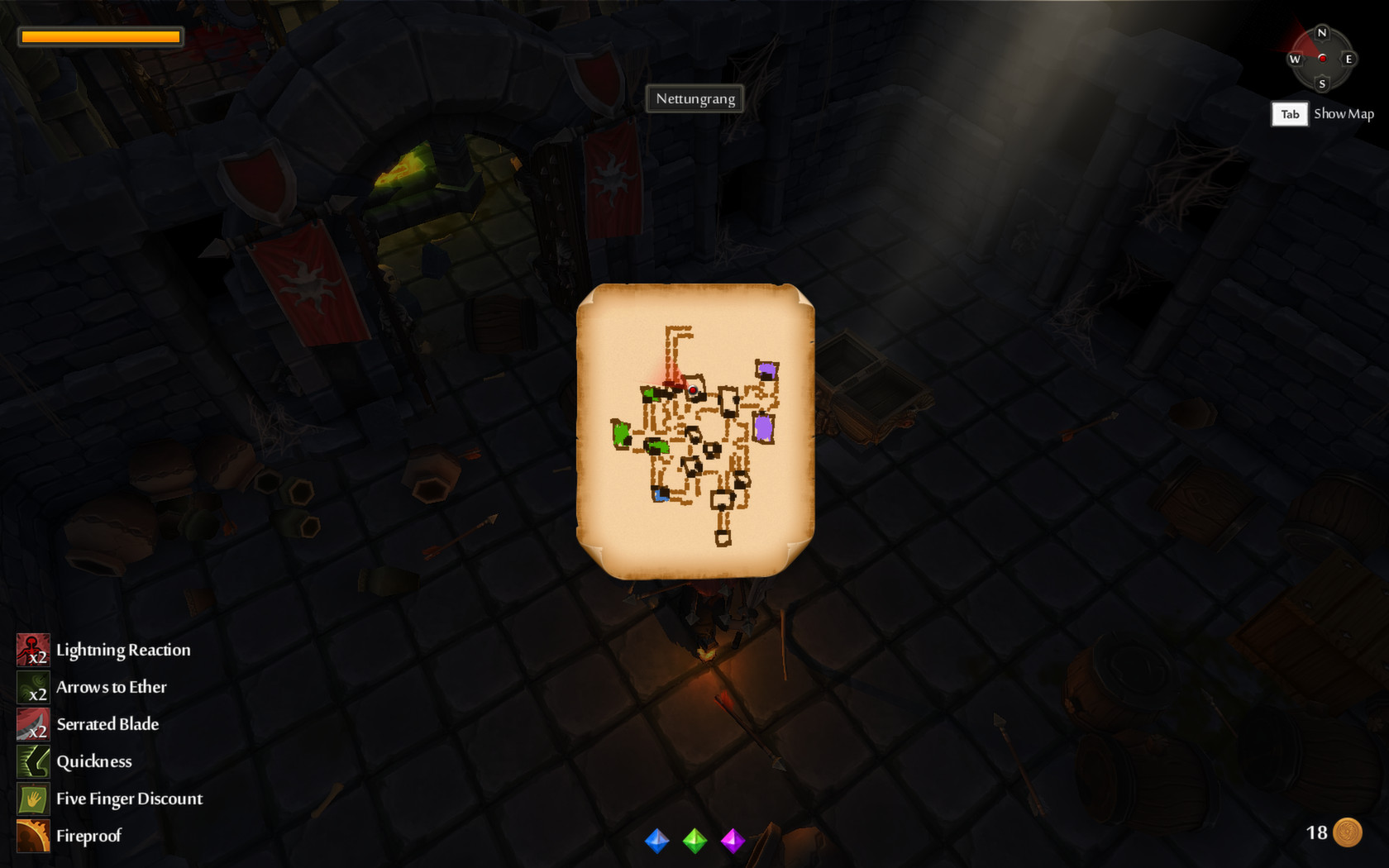Select the Lightning Reaction ability icon
The width and height of the screenshot is (1389, 868).
(31, 650)
